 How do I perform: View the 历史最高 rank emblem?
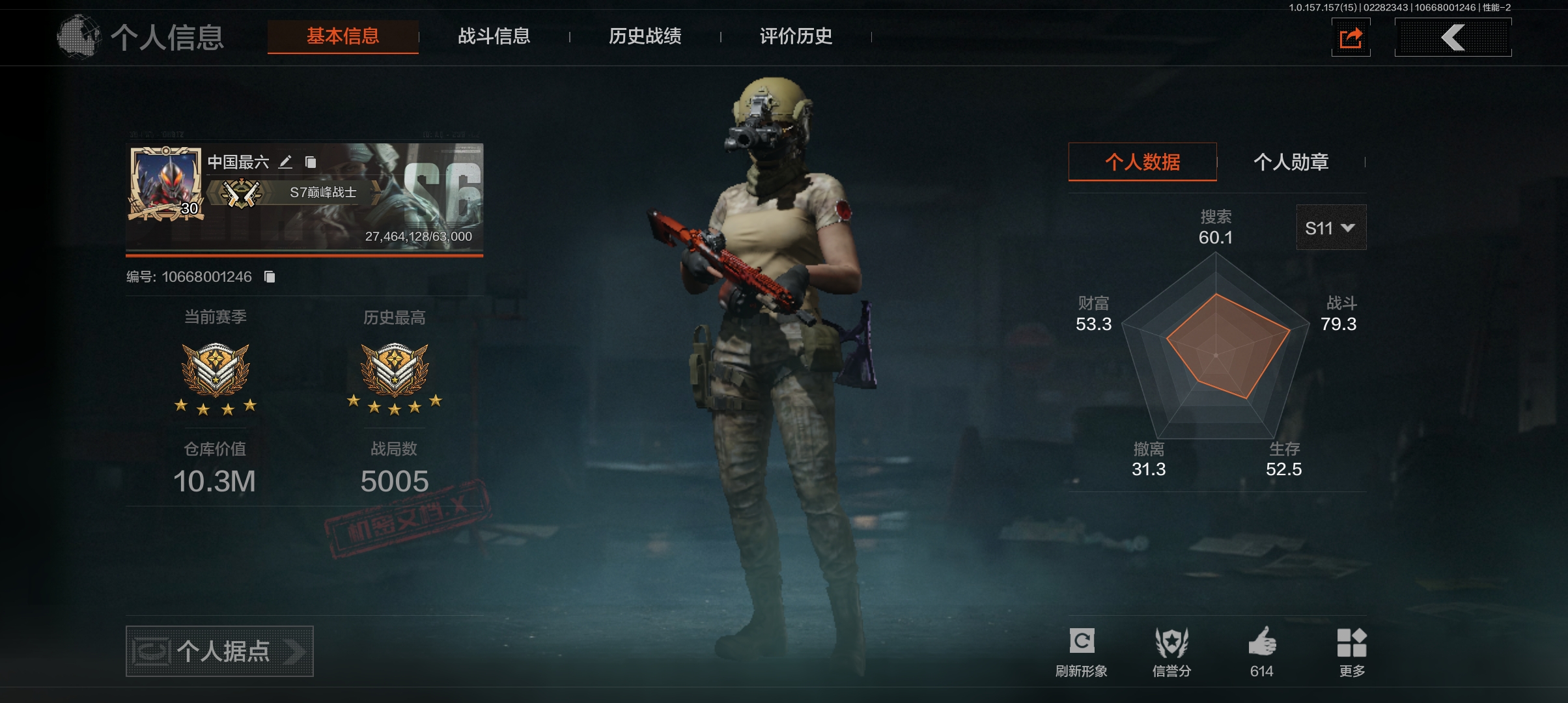coord(394,370)
